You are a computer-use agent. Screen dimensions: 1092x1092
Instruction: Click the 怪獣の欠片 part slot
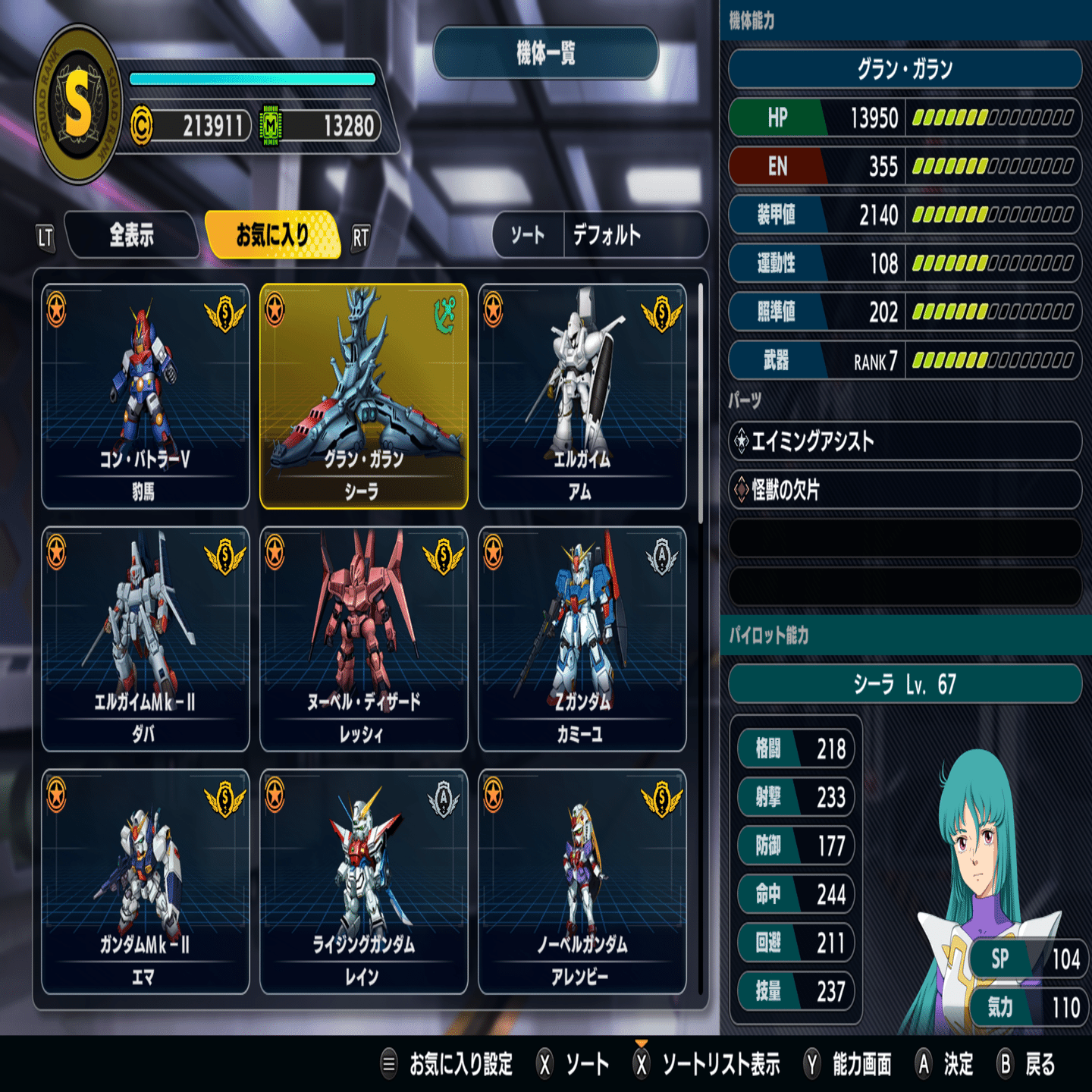click(x=905, y=490)
